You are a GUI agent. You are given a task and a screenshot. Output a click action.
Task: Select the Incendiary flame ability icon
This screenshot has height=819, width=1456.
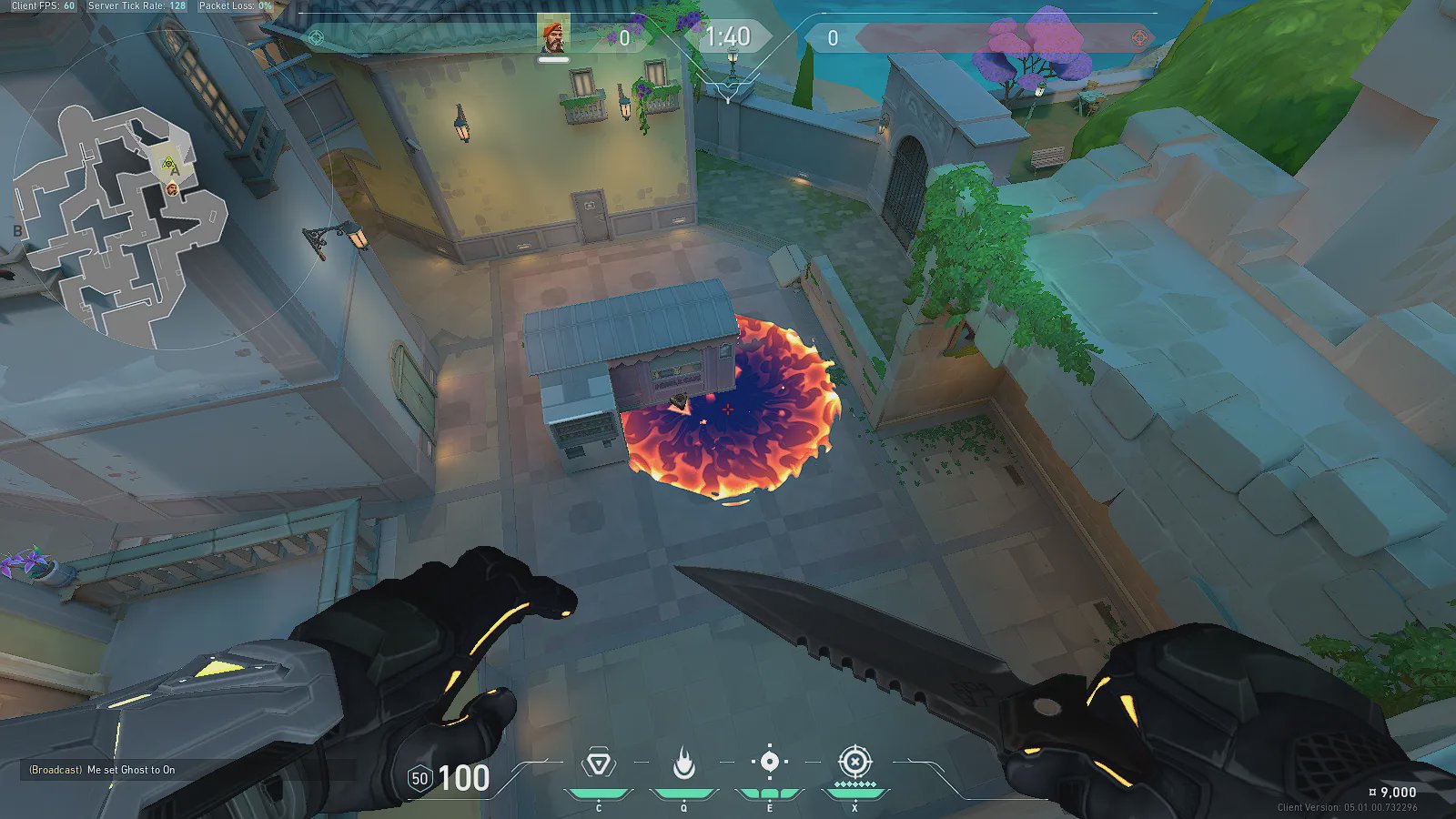pos(683,763)
